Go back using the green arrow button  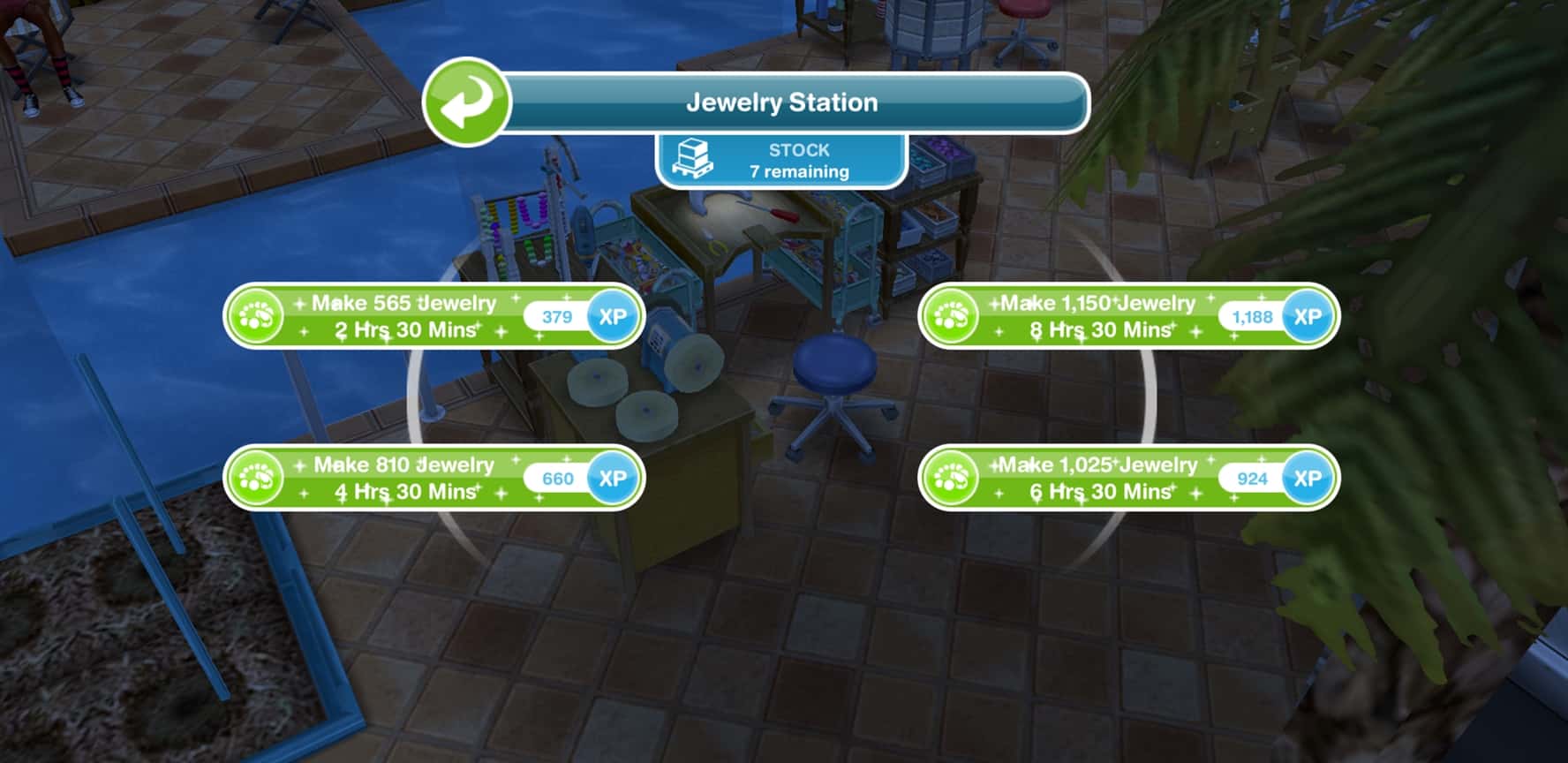point(466,102)
